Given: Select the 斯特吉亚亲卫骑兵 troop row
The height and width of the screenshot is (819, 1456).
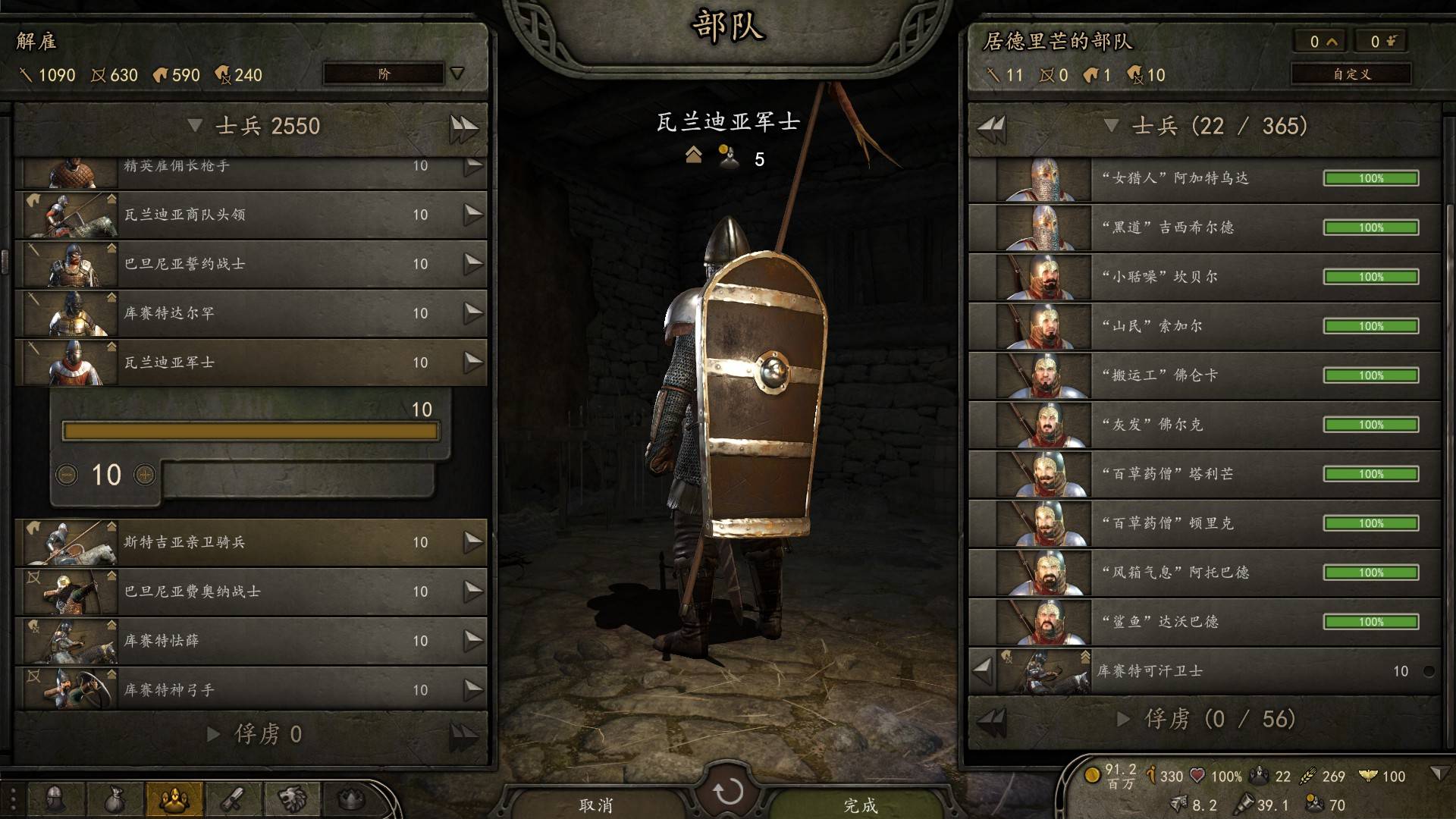Looking at the screenshot, I should pos(250,543).
